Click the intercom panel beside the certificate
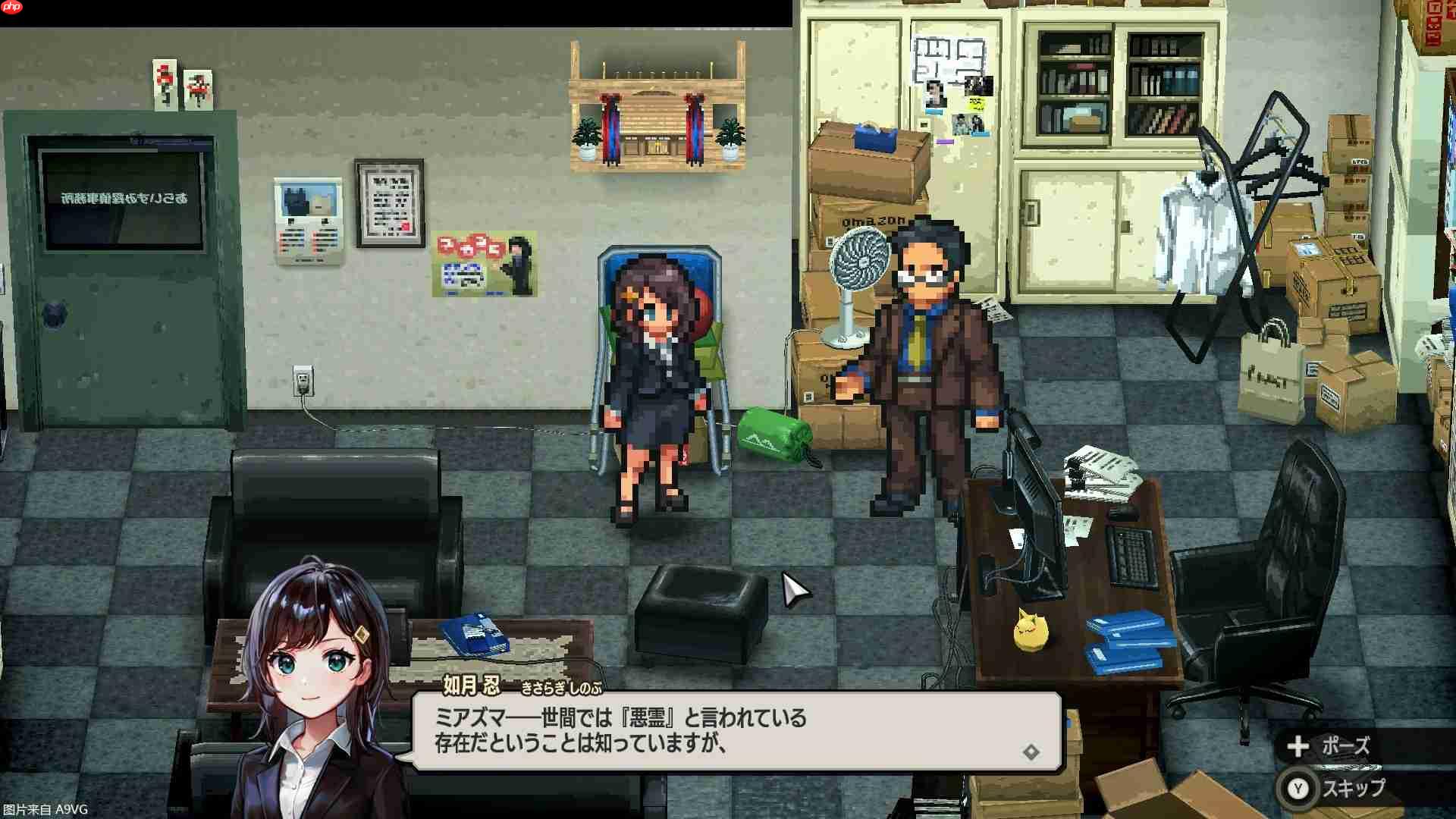 (x=309, y=220)
